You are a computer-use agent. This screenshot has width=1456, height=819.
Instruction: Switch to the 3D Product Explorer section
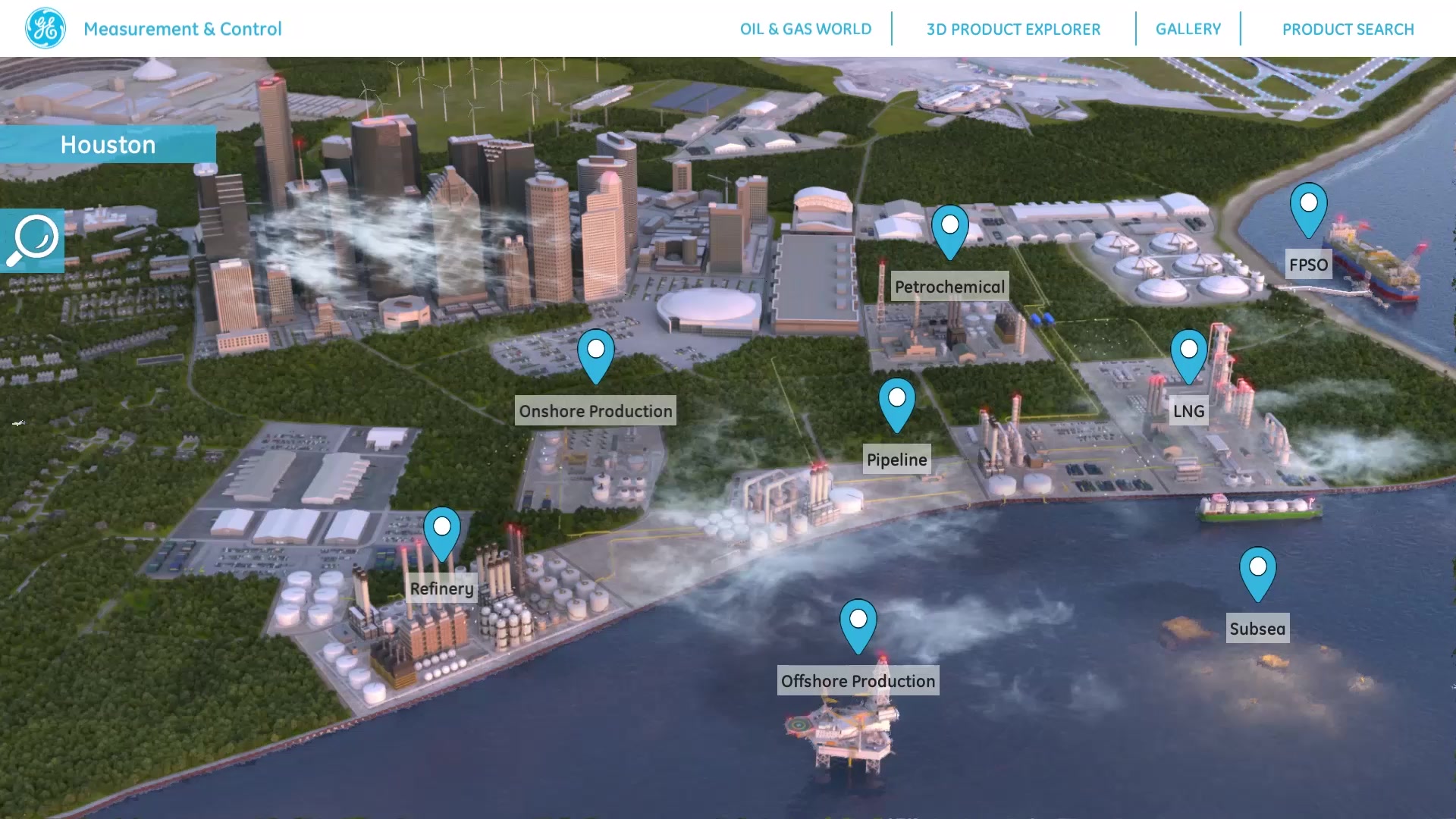(1013, 29)
